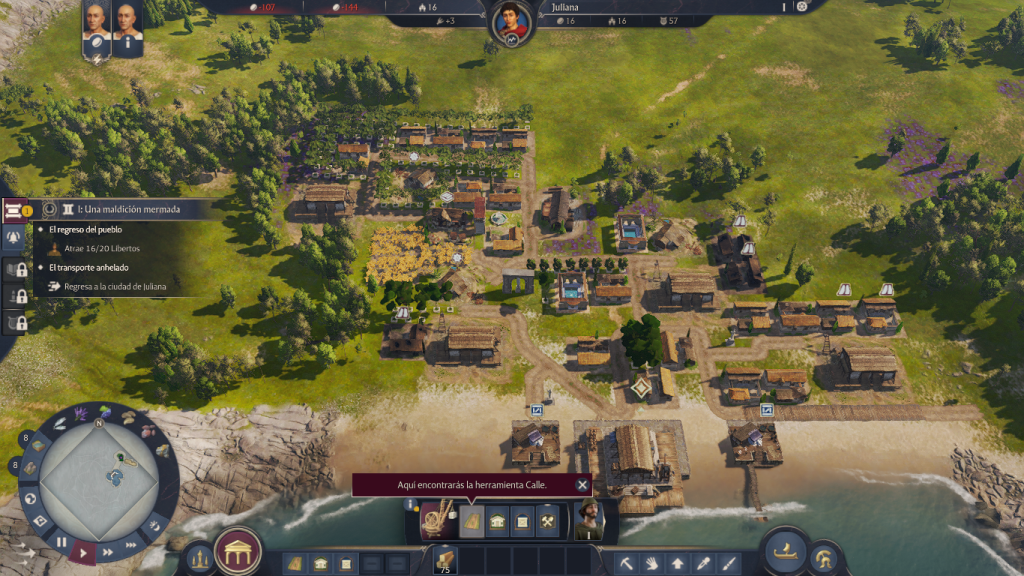Open the quest 'Una maldición mermada' tracker

tap(120, 210)
